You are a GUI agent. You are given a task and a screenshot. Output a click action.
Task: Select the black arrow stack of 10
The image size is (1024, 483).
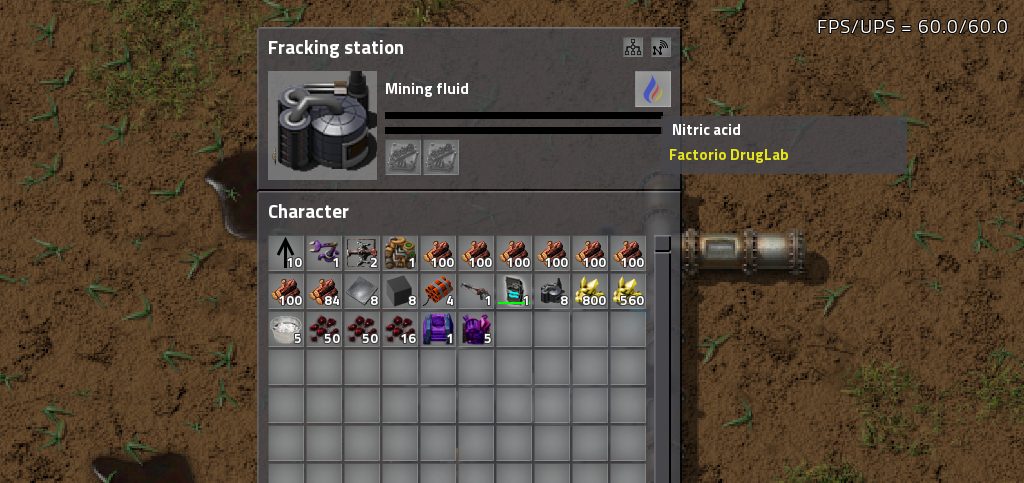(286, 252)
